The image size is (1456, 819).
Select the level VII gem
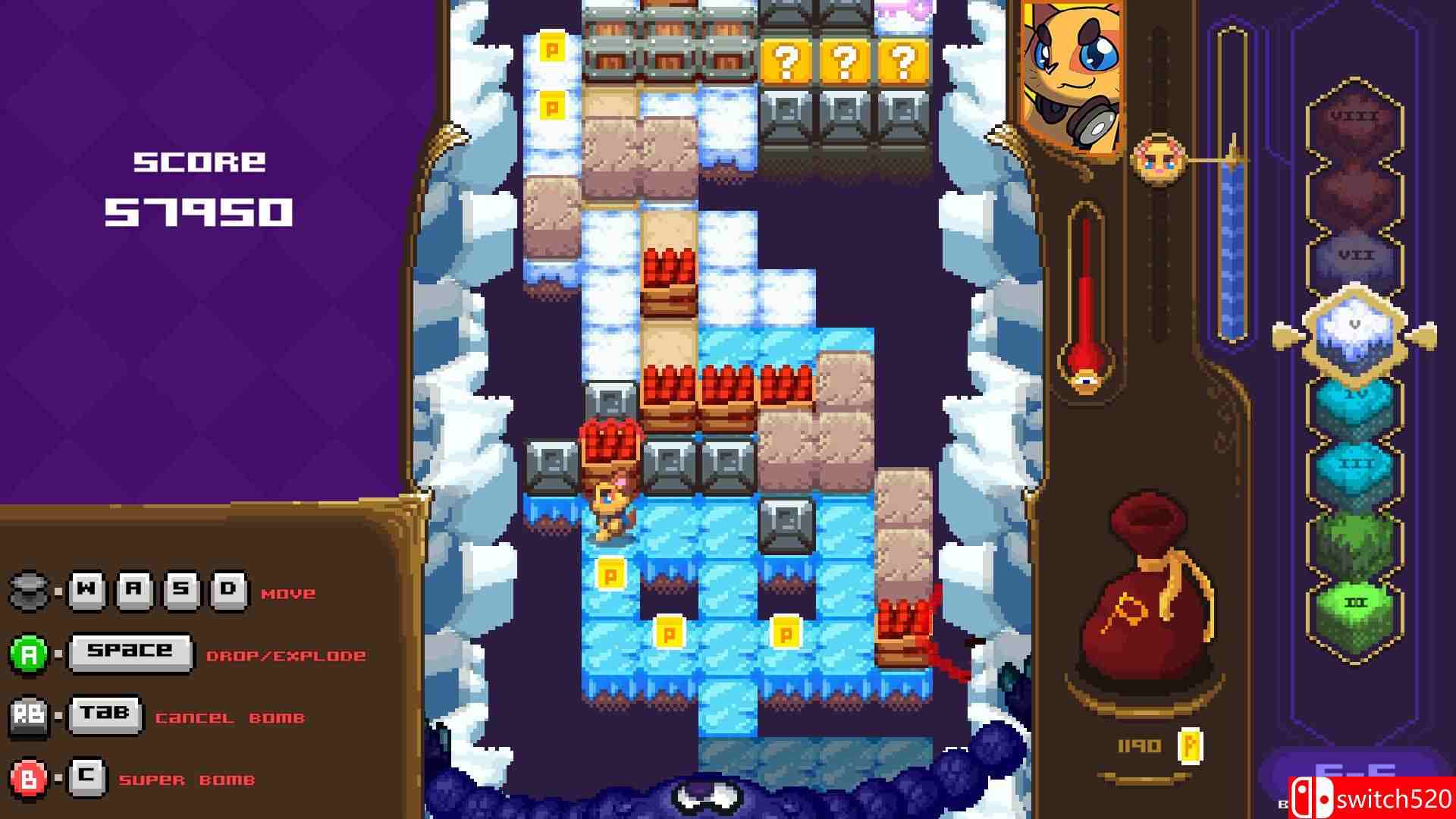pos(1356,258)
